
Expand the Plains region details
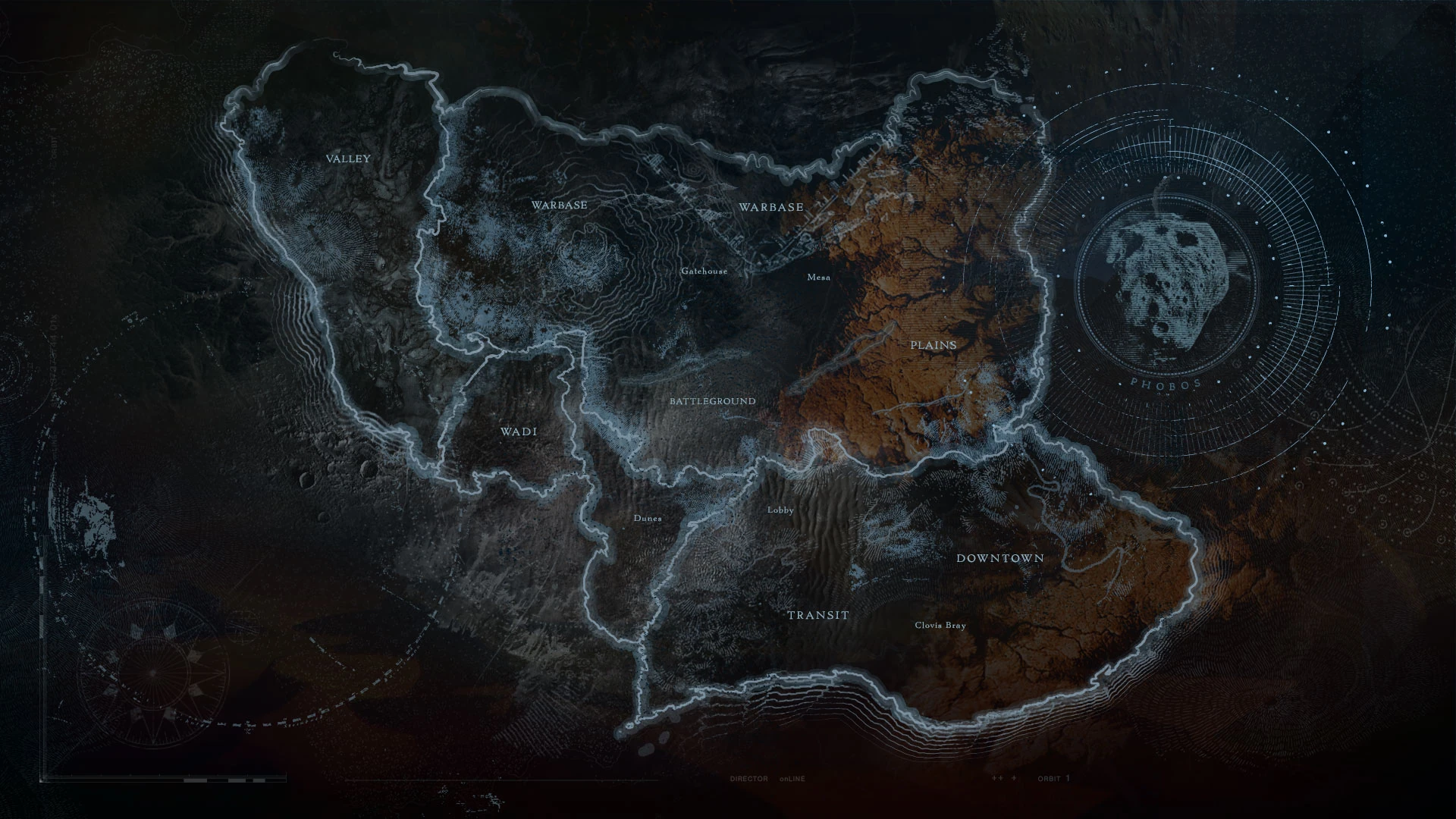click(x=934, y=344)
